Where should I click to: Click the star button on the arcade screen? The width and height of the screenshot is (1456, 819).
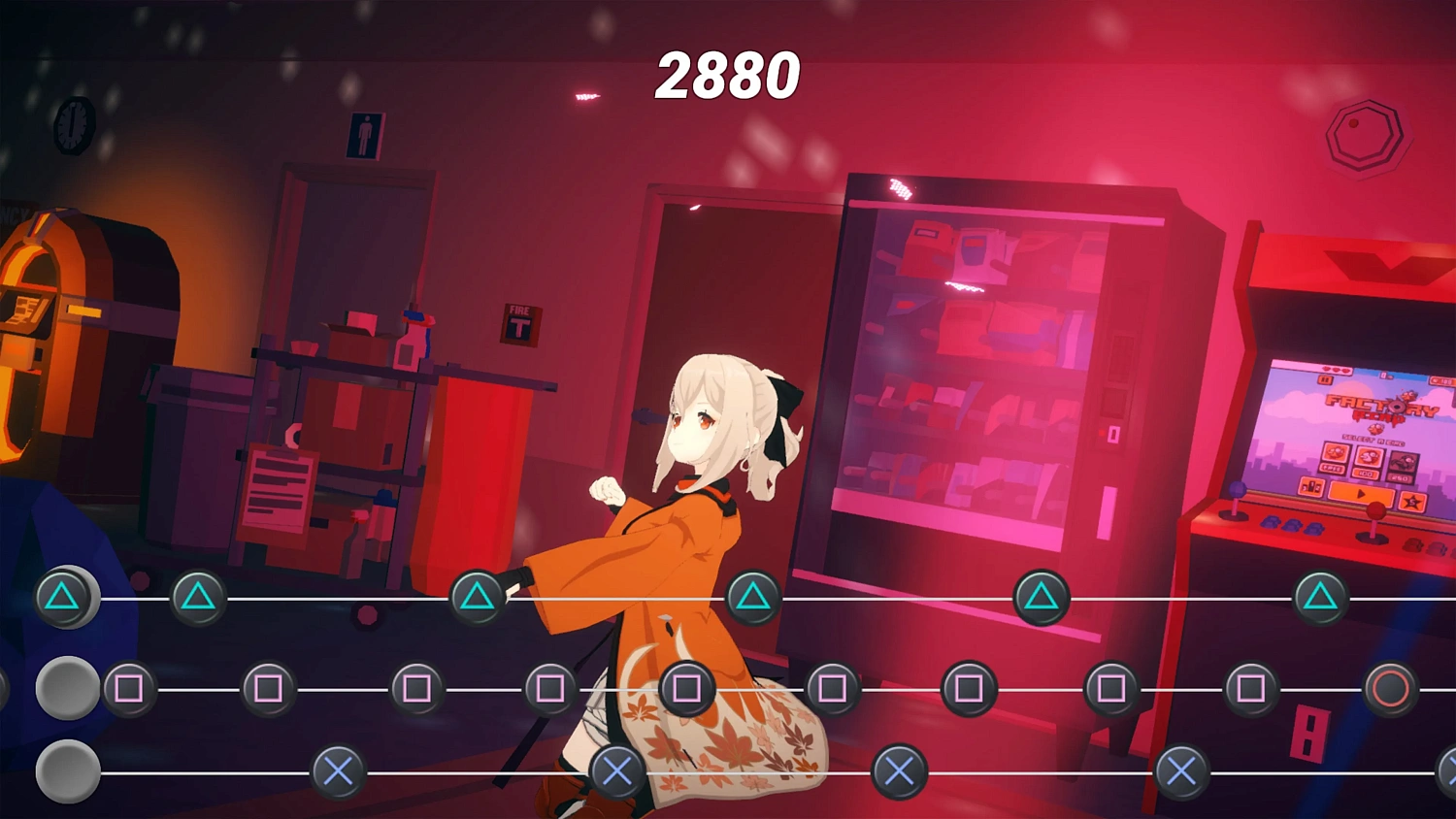tap(1411, 501)
